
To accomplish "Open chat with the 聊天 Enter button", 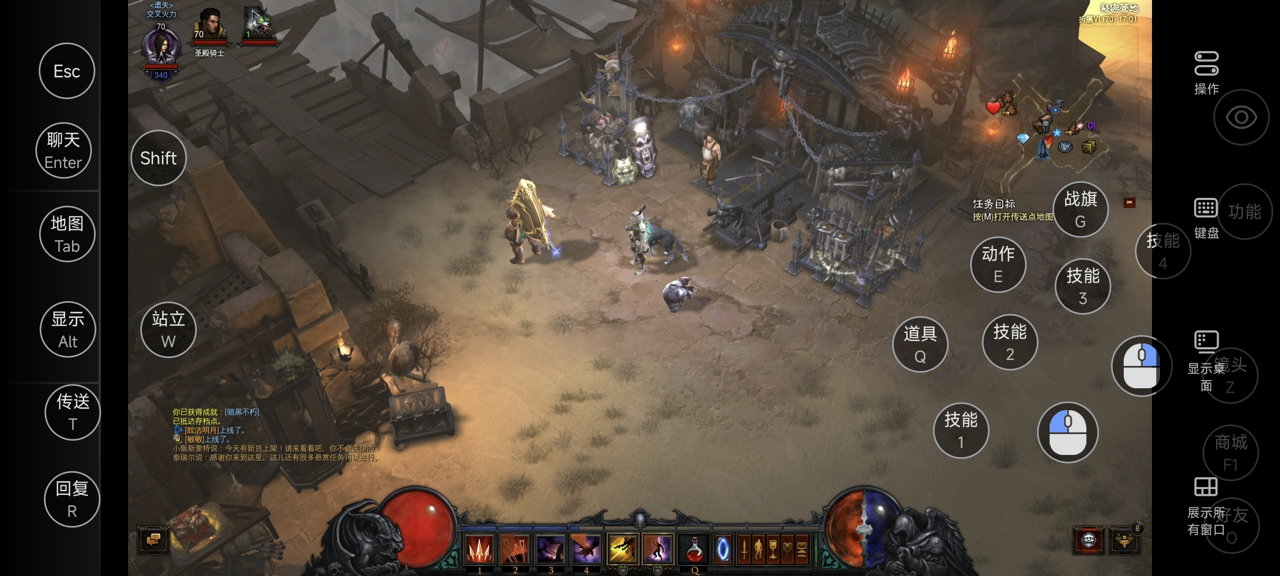I will 63,151.
